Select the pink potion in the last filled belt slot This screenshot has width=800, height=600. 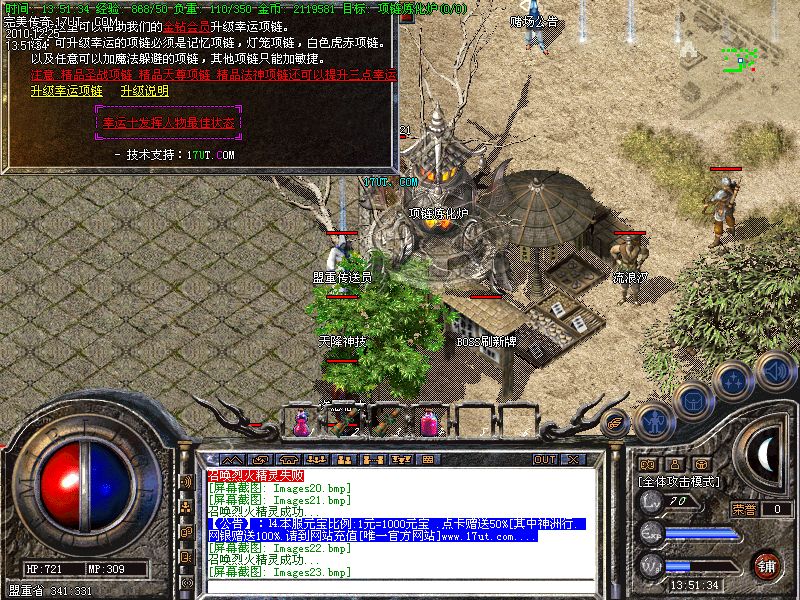(431, 424)
